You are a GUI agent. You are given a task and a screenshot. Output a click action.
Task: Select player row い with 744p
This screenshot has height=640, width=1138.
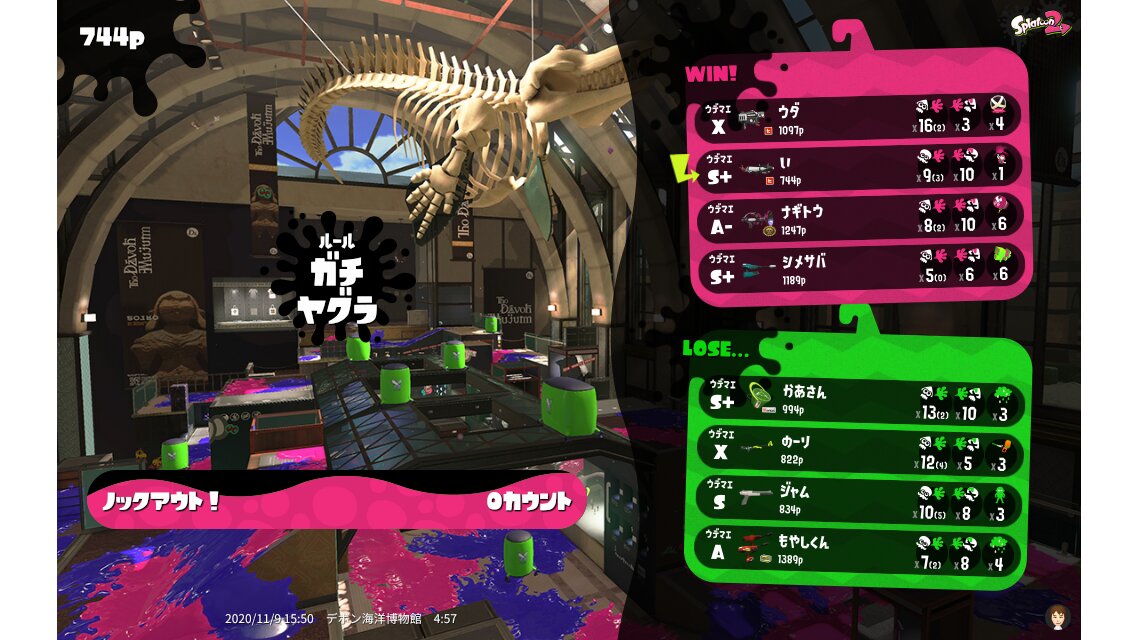[860, 167]
